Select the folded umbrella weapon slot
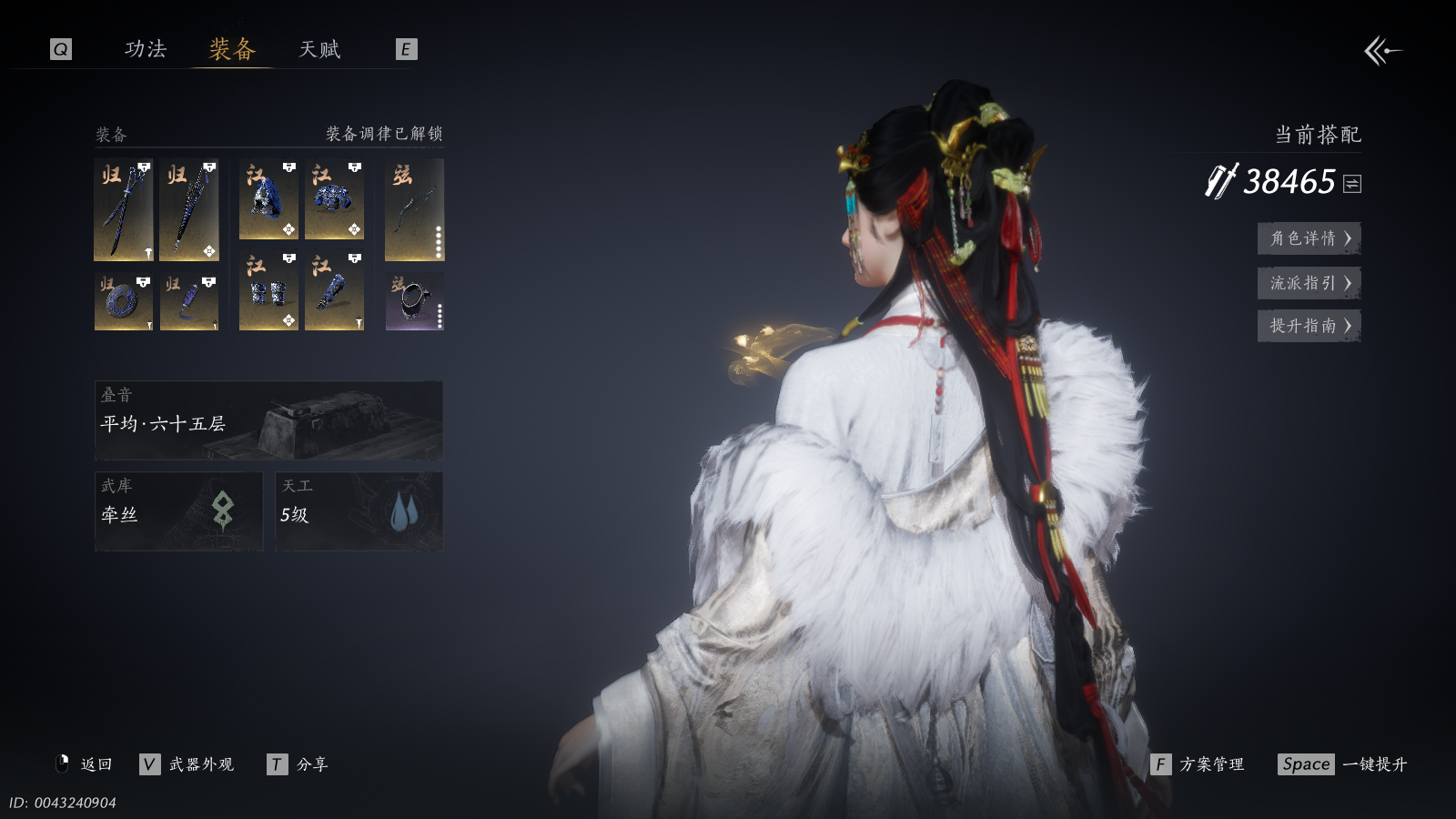Image resolution: width=1456 pixels, height=819 pixels. click(x=189, y=210)
